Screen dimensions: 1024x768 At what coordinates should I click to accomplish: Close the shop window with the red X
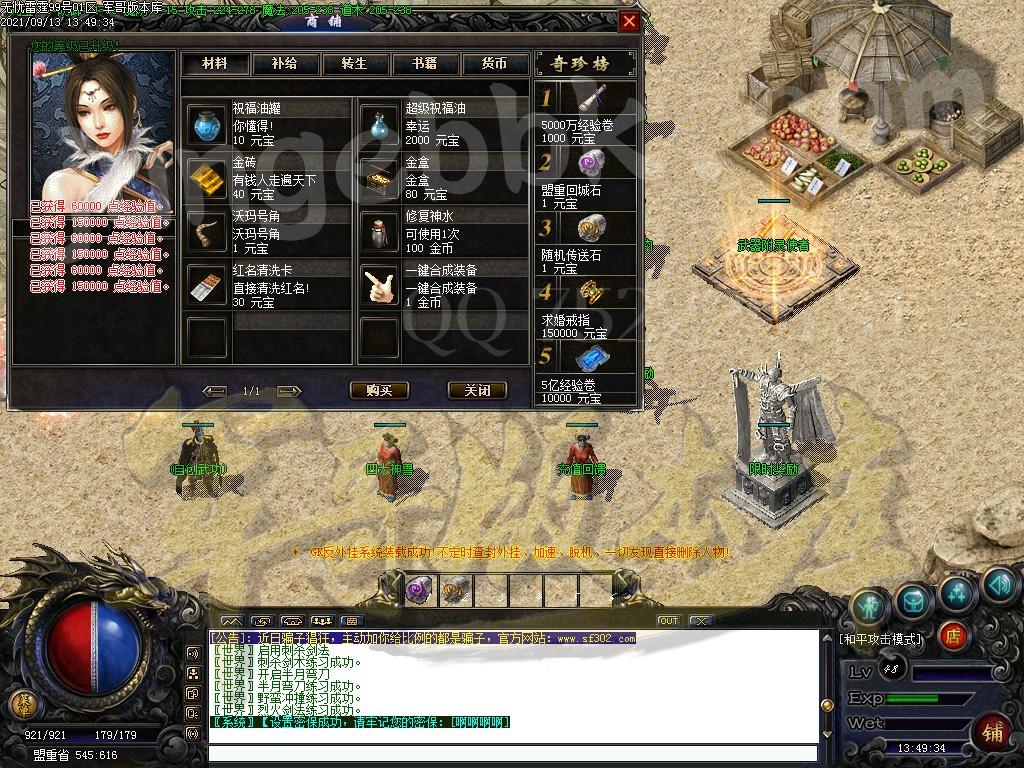628,22
